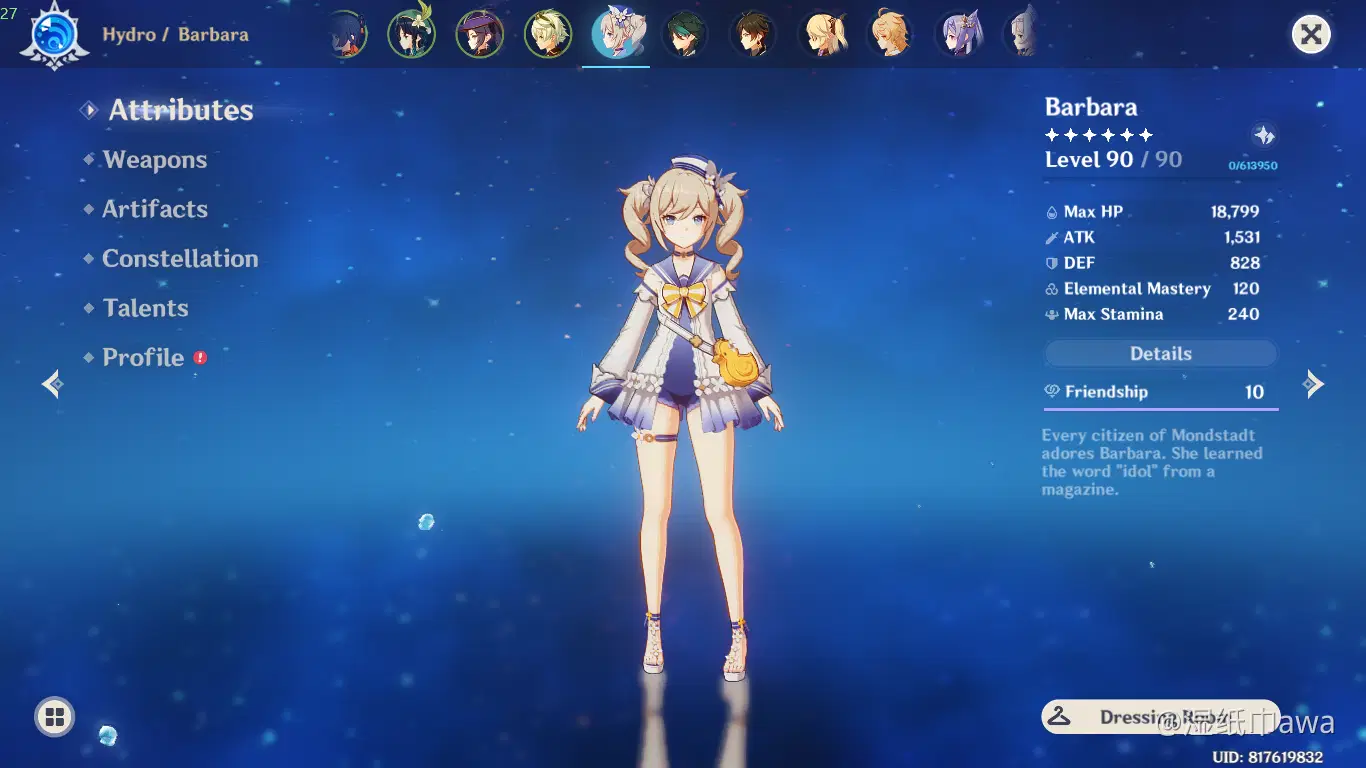1366x768 pixels.
Task: Open the Dressing Room
Action: click(x=1160, y=716)
